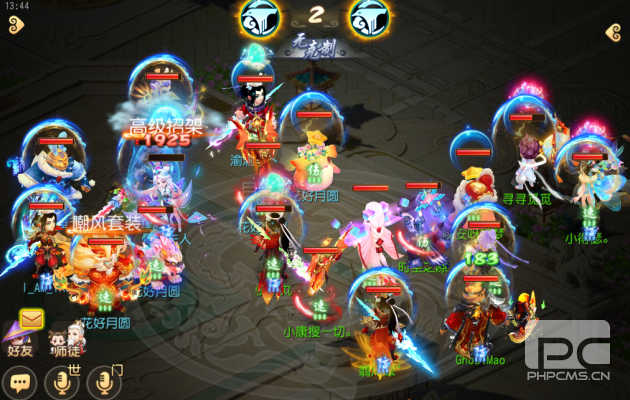Open the 好友 friends list
Viewport: 630px width, 400px height.
21,340
